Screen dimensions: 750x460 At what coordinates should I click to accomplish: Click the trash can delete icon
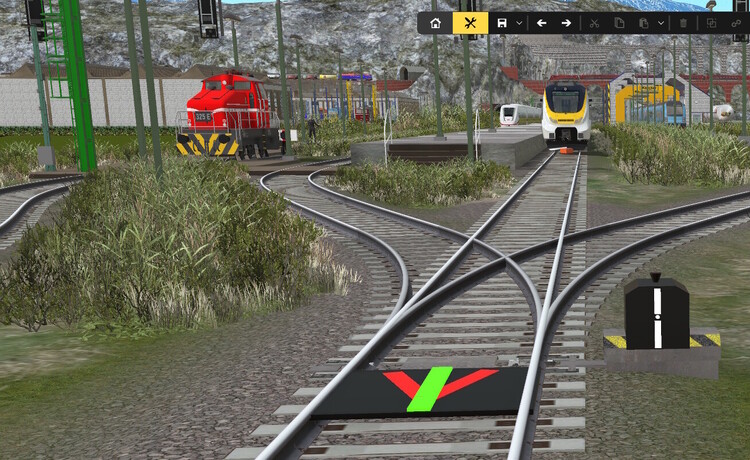(x=684, y=23)
